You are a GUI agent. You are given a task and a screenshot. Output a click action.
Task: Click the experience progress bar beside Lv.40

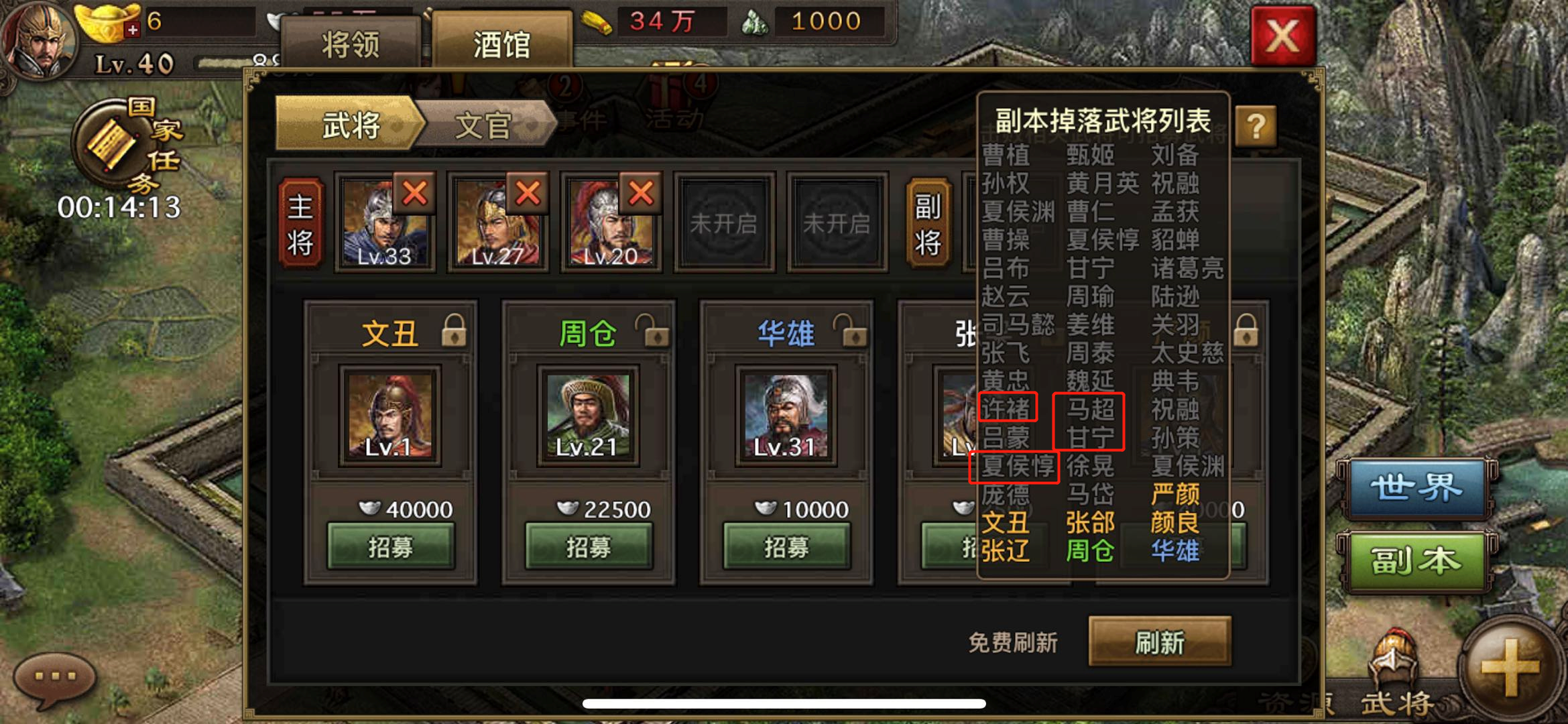(x=221, y=62)
